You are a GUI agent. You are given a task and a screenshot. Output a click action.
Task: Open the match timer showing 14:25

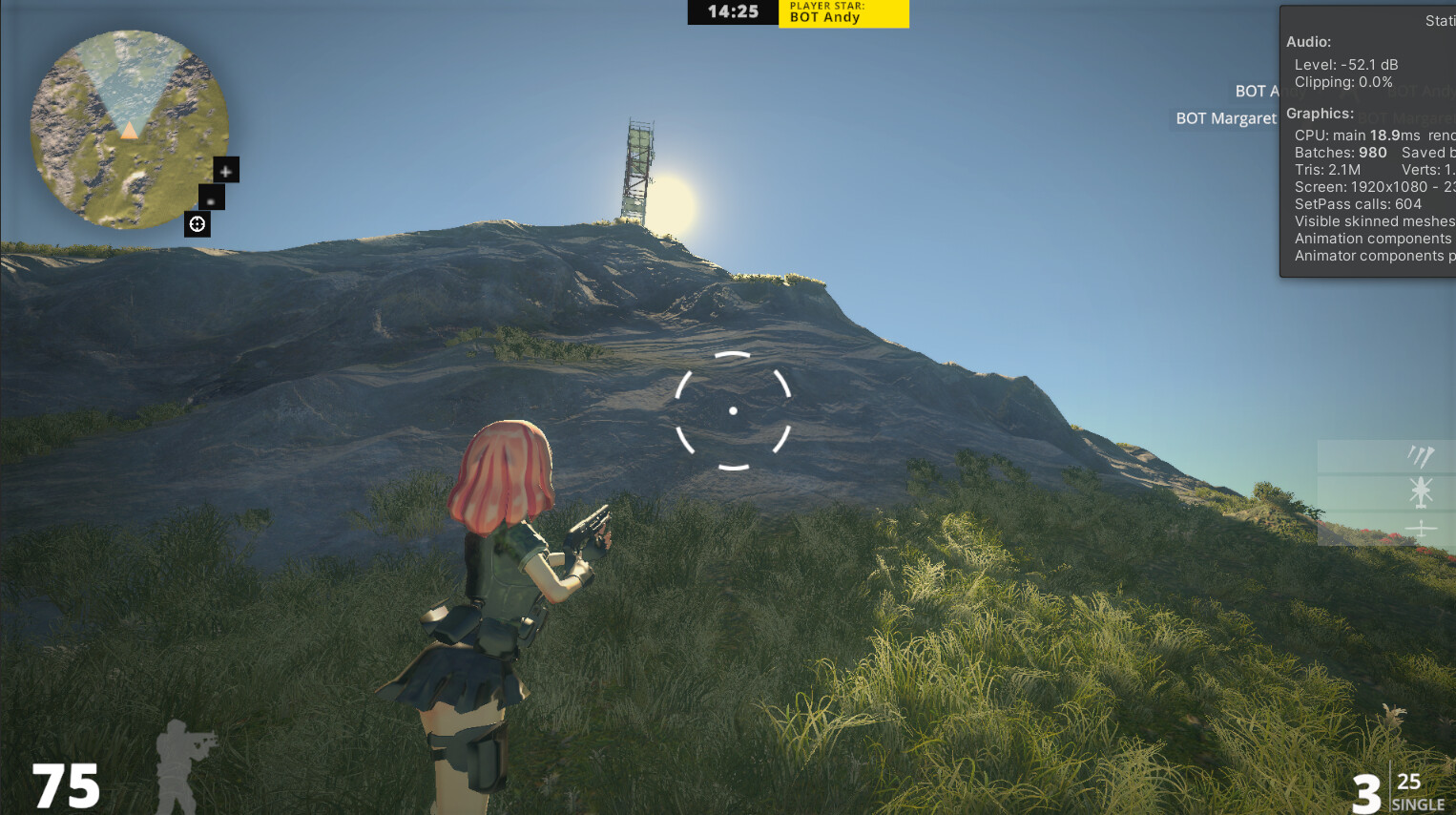coord(732,11)
